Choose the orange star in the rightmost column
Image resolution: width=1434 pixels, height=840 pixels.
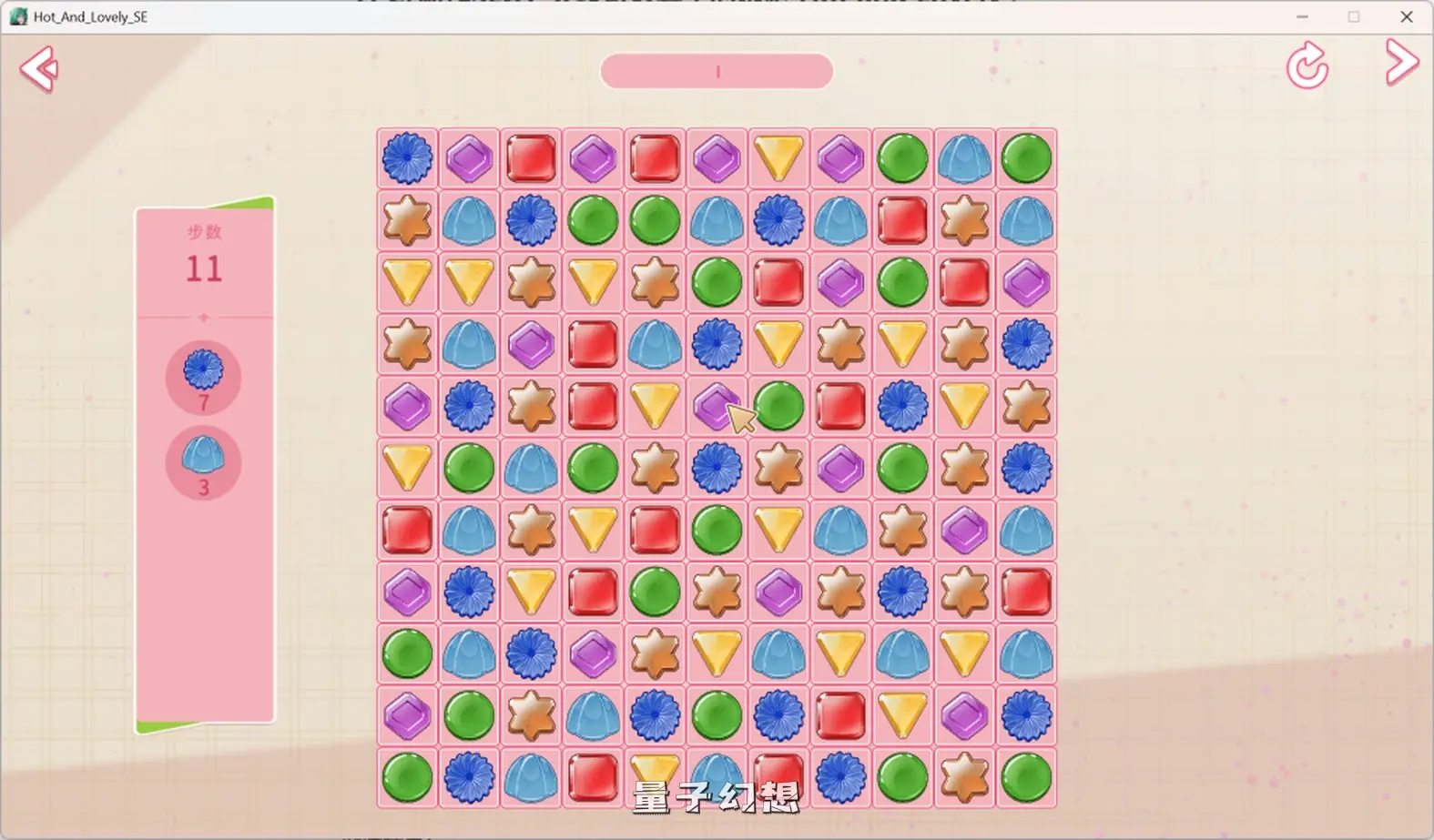(x=1026, y=406)
